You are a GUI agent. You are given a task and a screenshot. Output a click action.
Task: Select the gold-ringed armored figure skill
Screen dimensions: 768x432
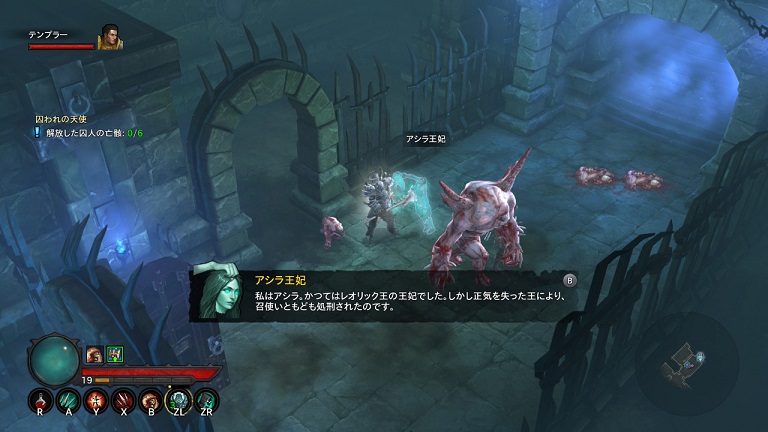179,402
